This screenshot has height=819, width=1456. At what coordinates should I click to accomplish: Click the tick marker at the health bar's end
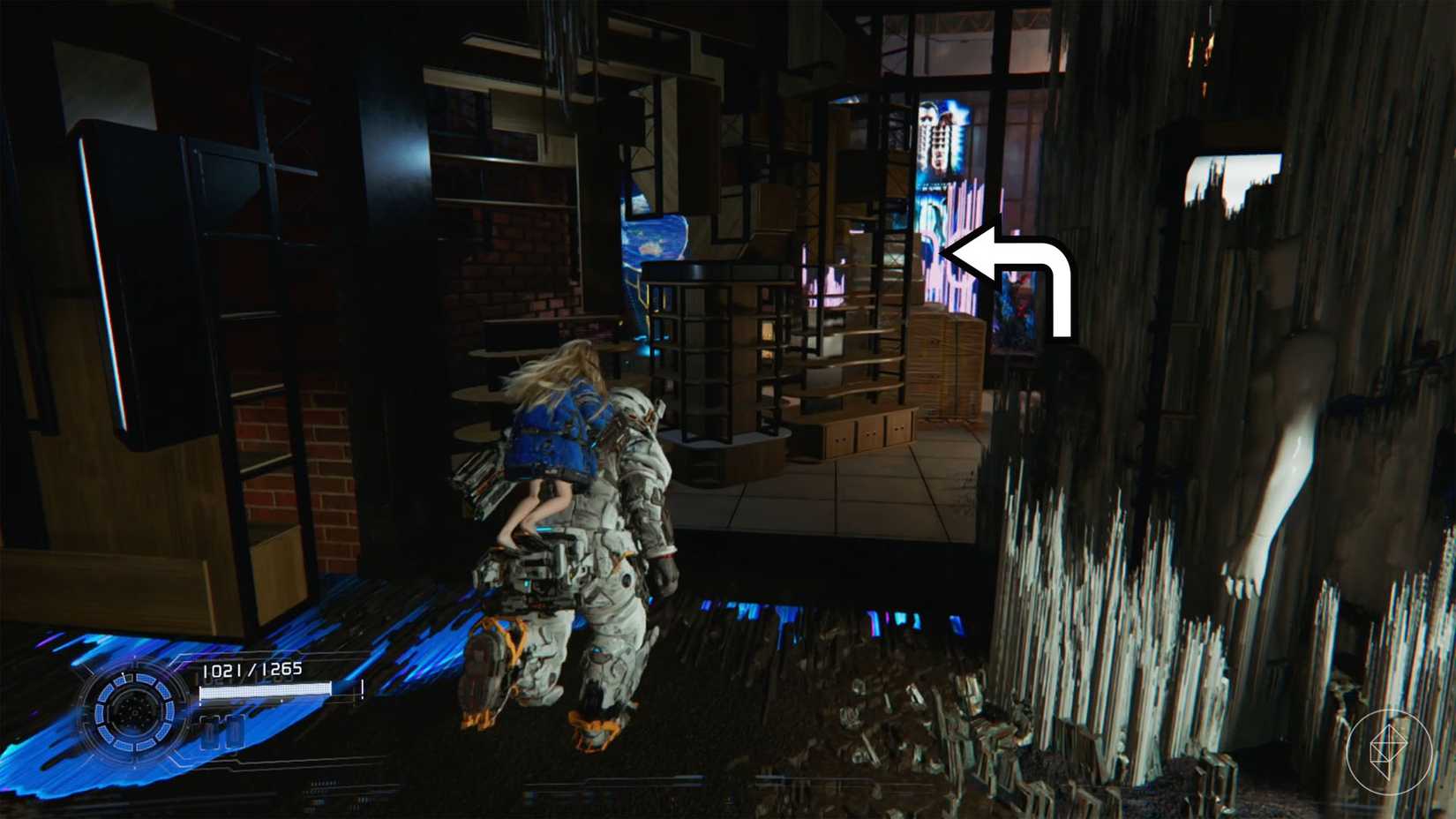click(362, 690)
